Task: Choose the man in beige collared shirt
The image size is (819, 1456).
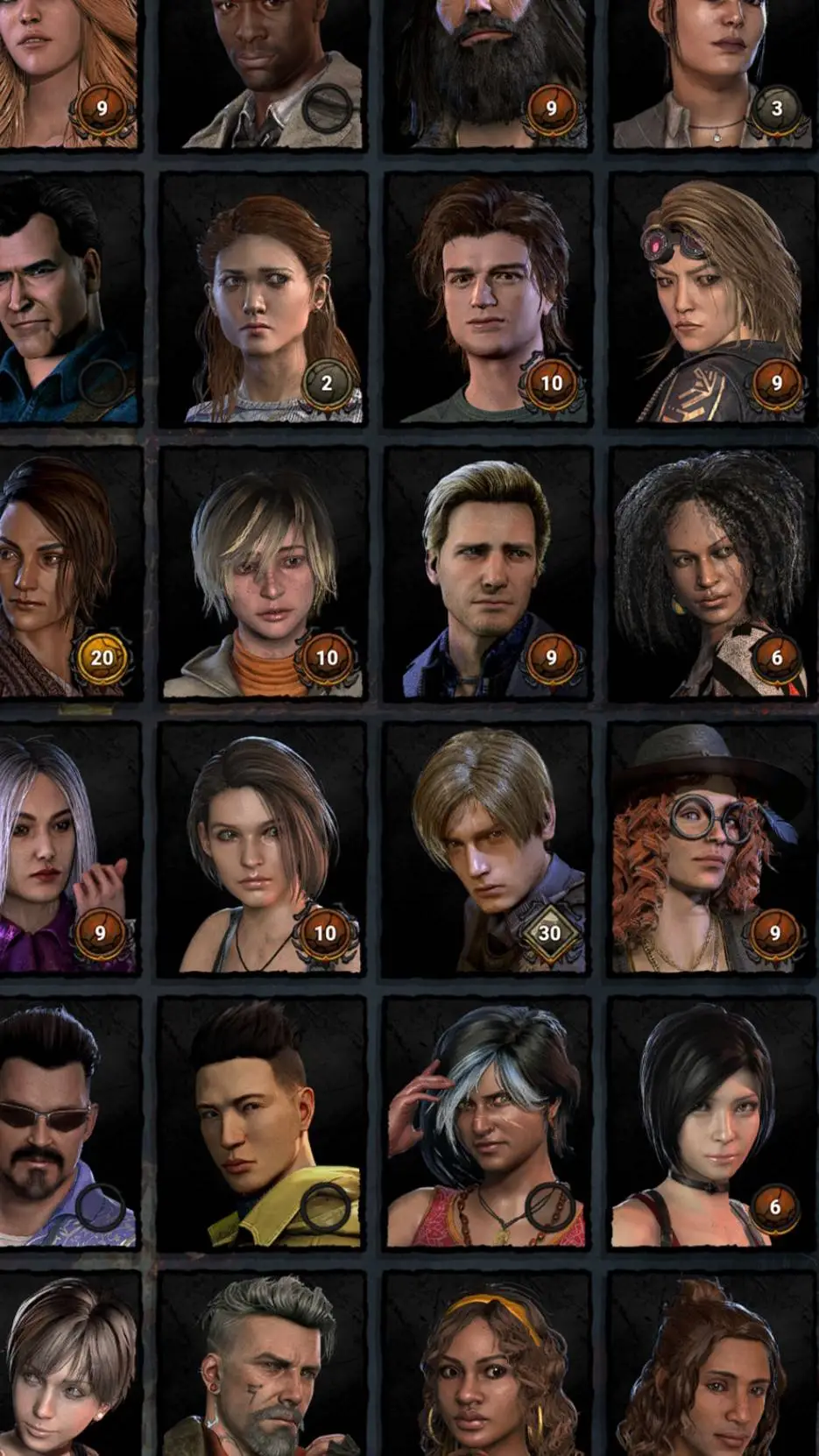Action: 263,74
